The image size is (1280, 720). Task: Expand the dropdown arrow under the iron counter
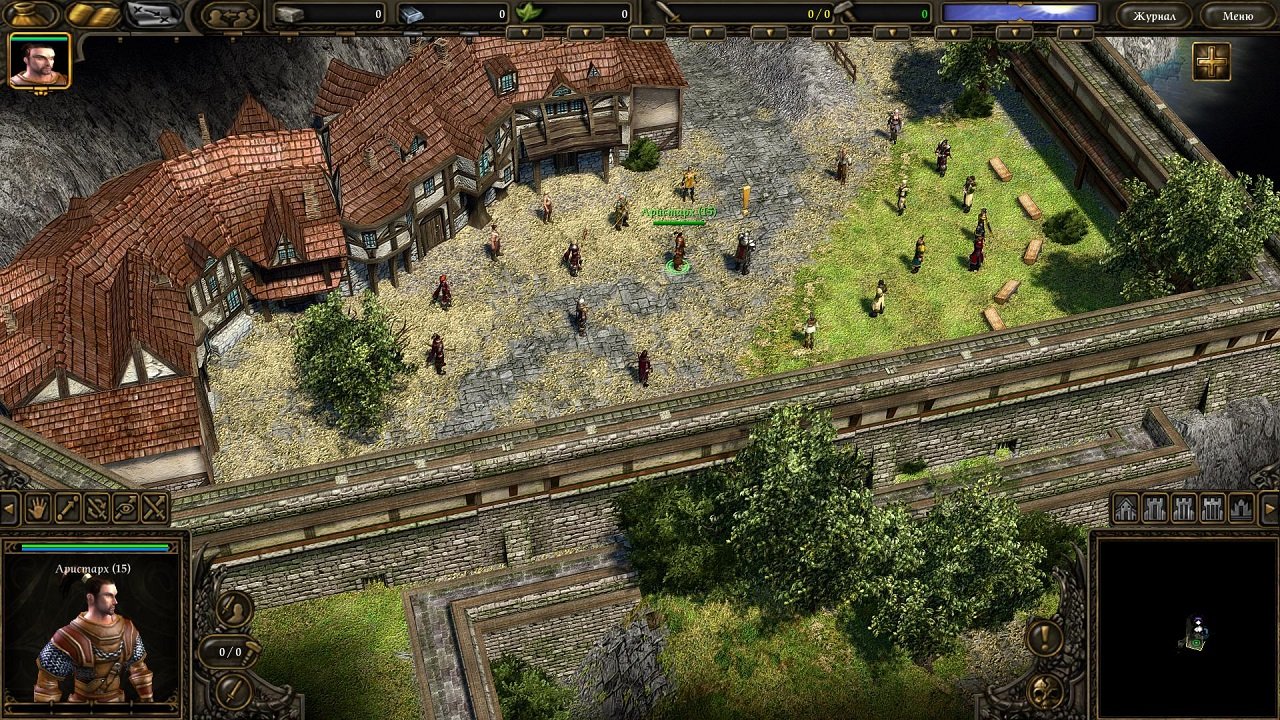[x=526, y=32]
